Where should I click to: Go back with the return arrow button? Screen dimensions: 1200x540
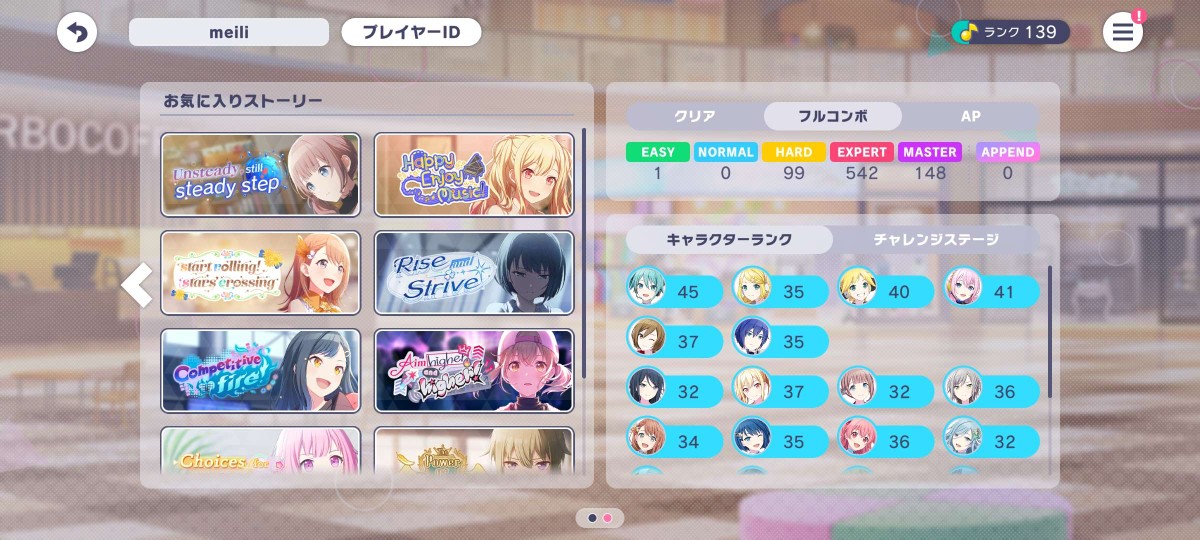77,33
